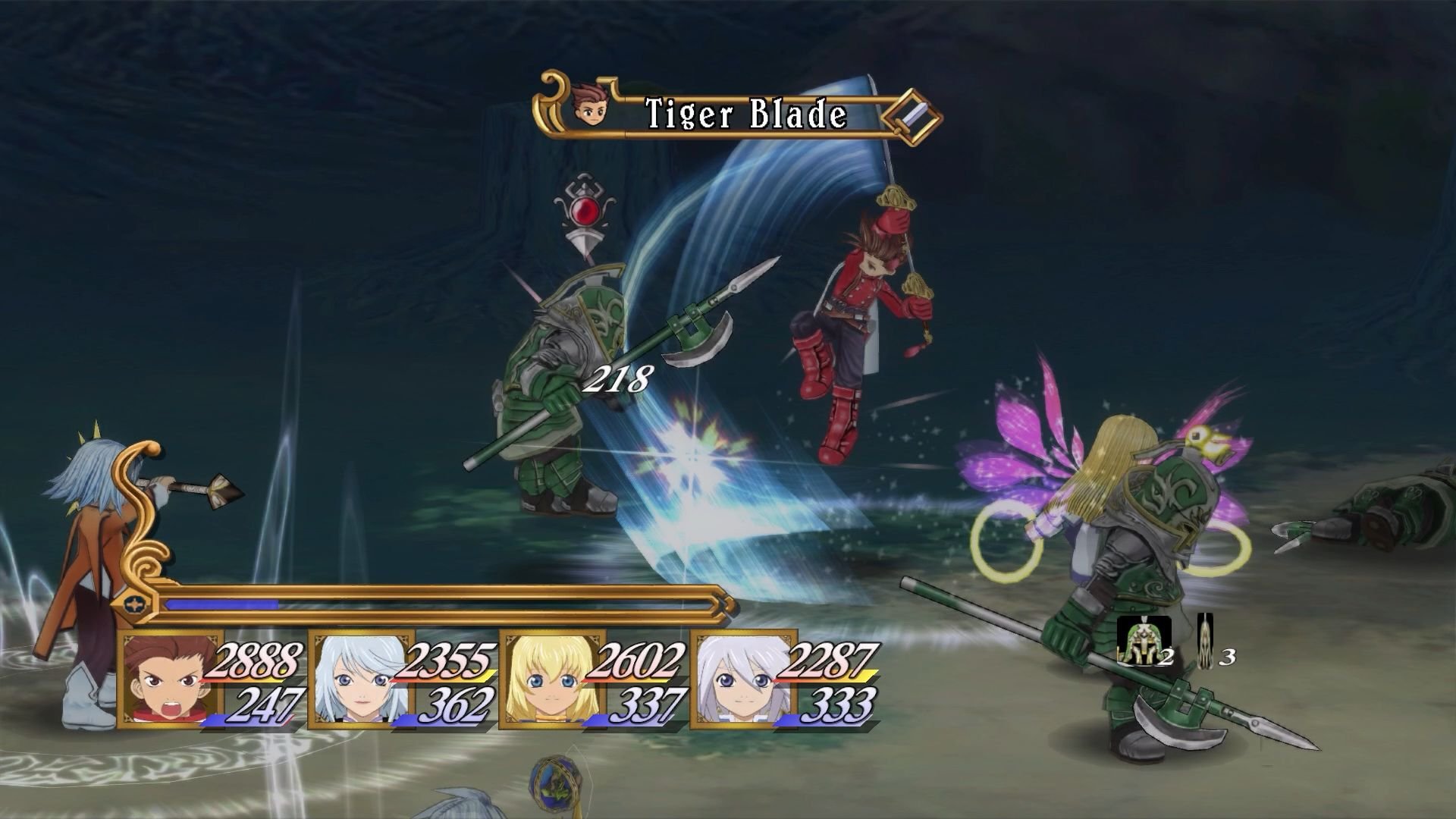The width and height of the screenshot is (1456, 819).
Task: Click the yellow targeting rings on the knight
Action: tap(1009, 541)
